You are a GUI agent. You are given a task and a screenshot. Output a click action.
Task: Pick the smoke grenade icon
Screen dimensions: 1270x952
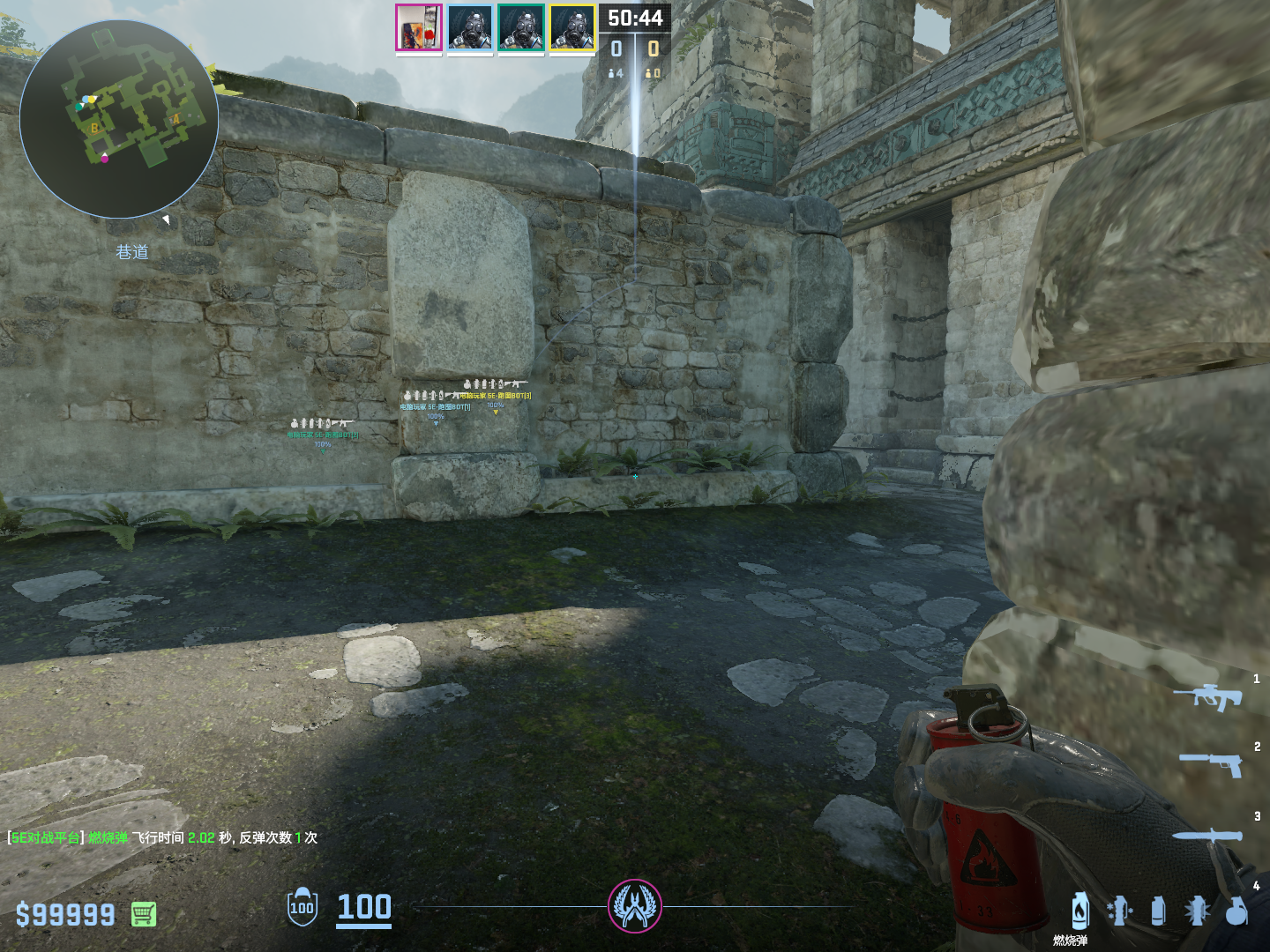point(1158,911)
